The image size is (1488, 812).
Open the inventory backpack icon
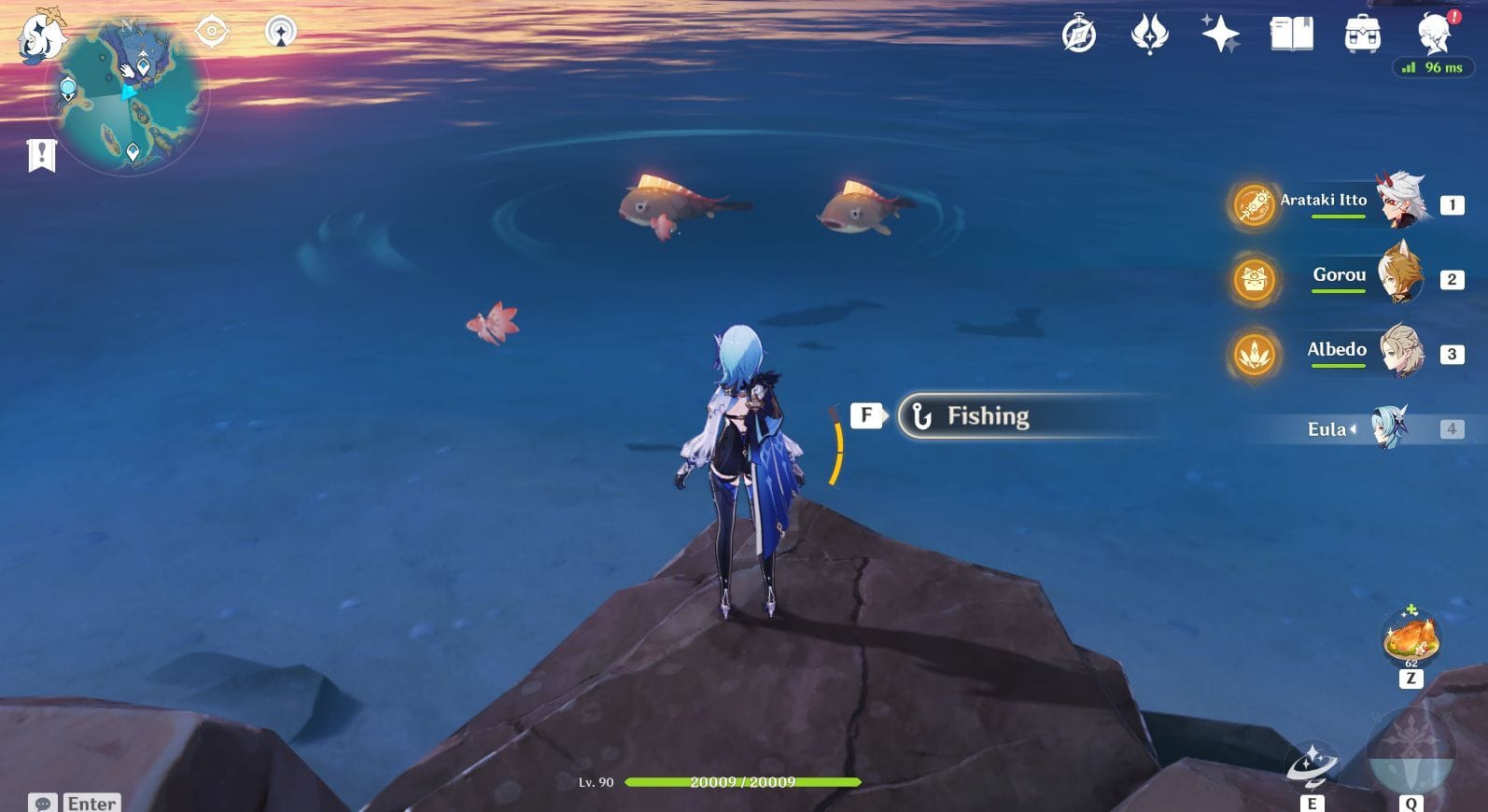pos(1360,35)
